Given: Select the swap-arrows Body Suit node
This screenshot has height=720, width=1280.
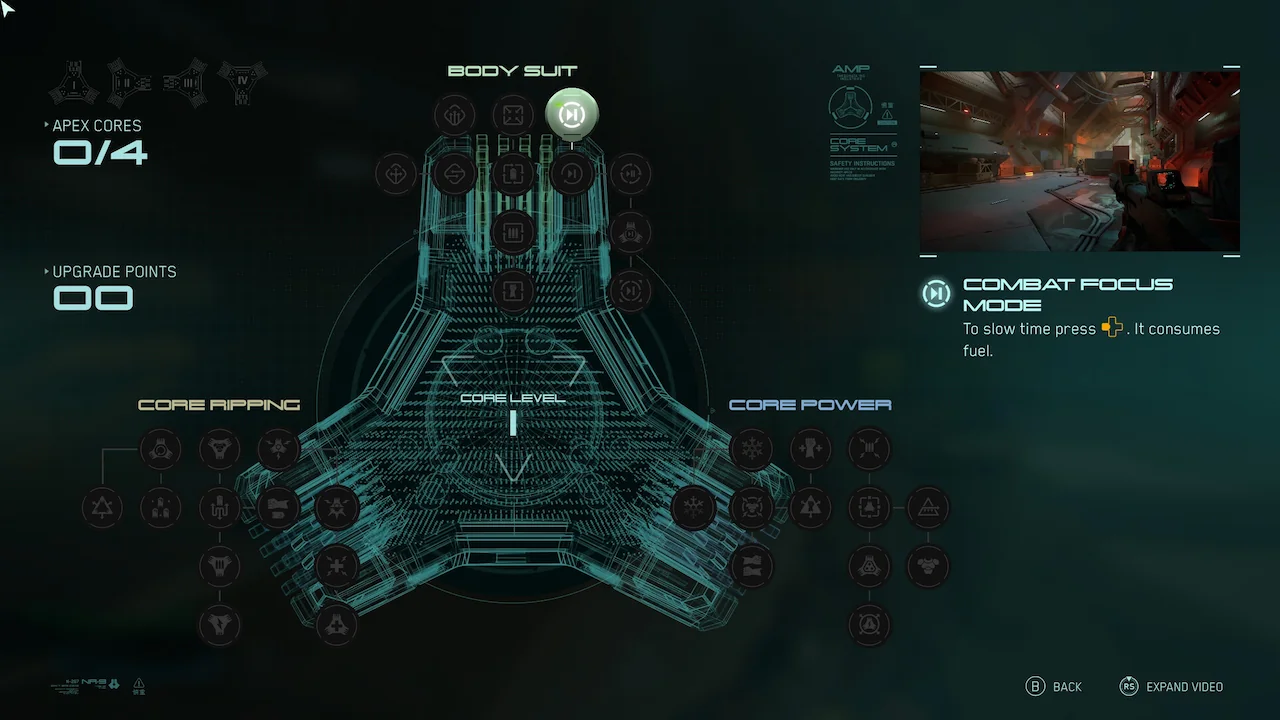Looking at the screenshot, I should click(x=454, y=174).
